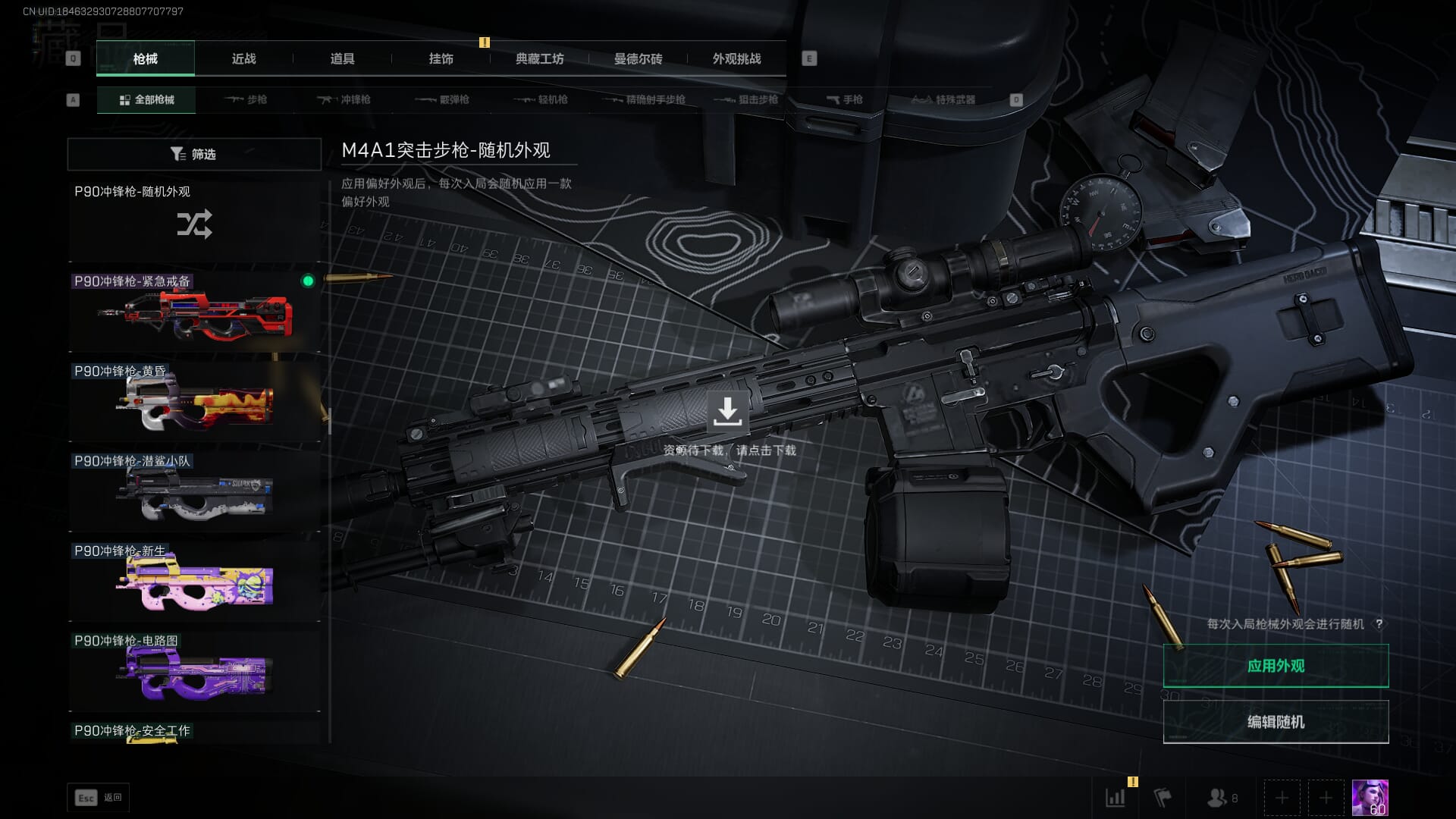1456x819 pixels.
Task: Open the 筛选 filter button
Action: 194,154
